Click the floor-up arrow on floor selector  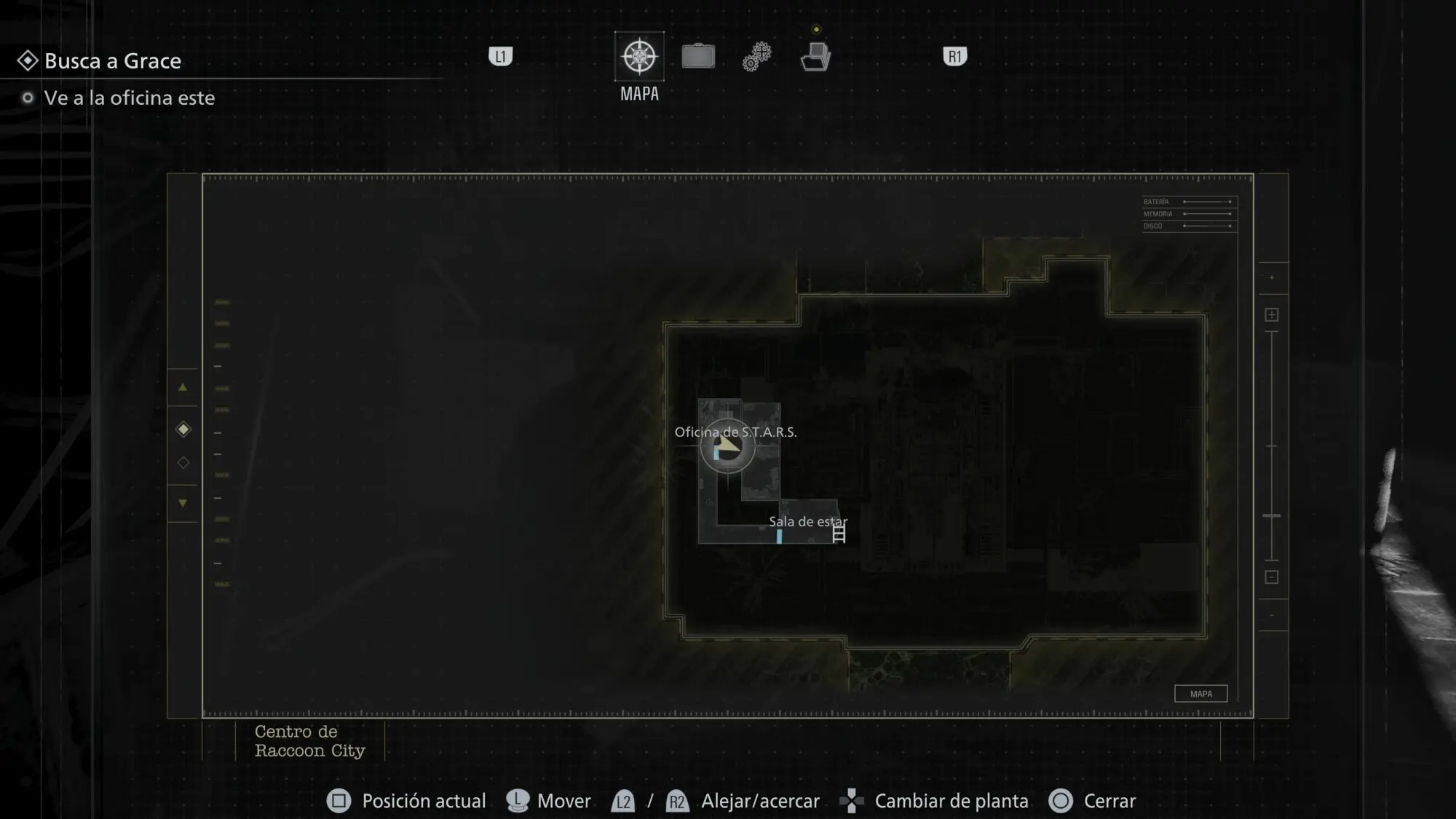coord(183,387)
